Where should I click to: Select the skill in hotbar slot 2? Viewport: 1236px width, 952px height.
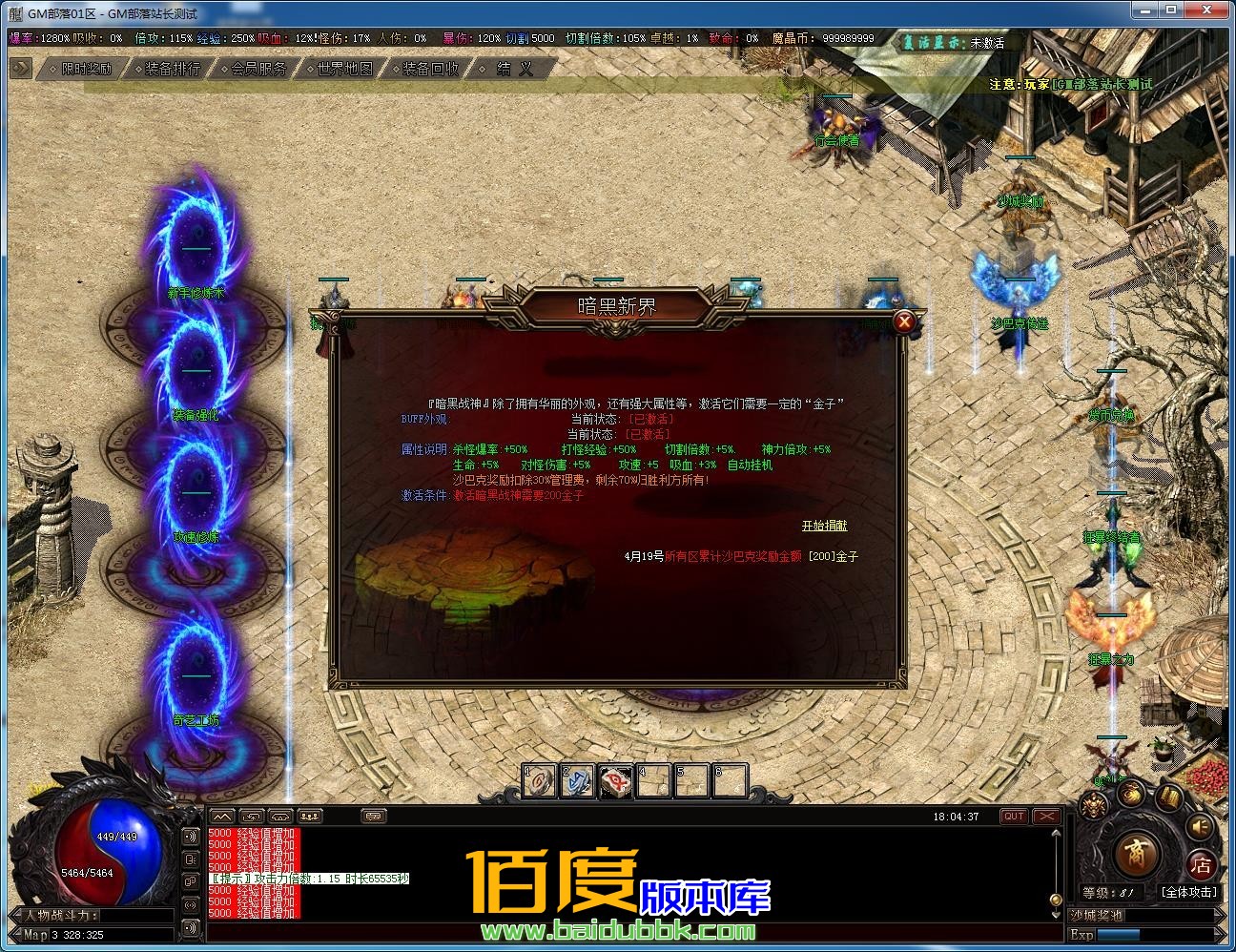(x=577, y=779)
